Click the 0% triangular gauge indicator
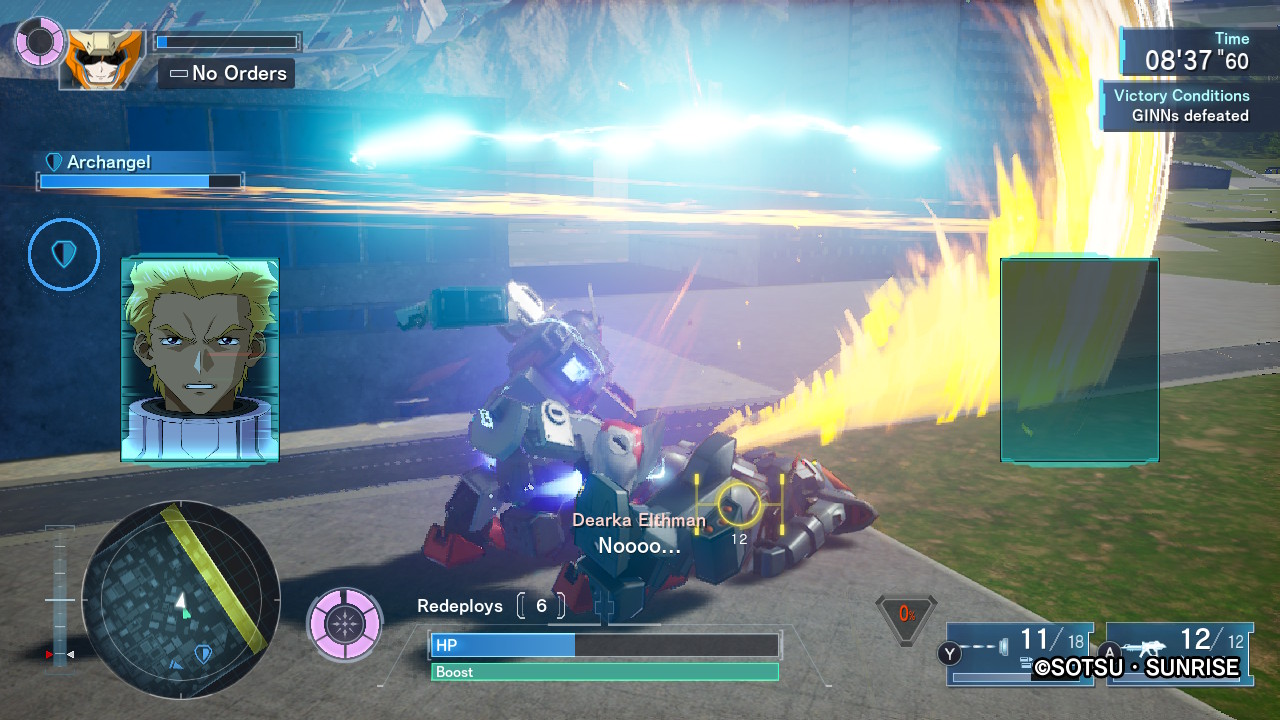Viewport: 1280px width, 720px height. [906, 615]
